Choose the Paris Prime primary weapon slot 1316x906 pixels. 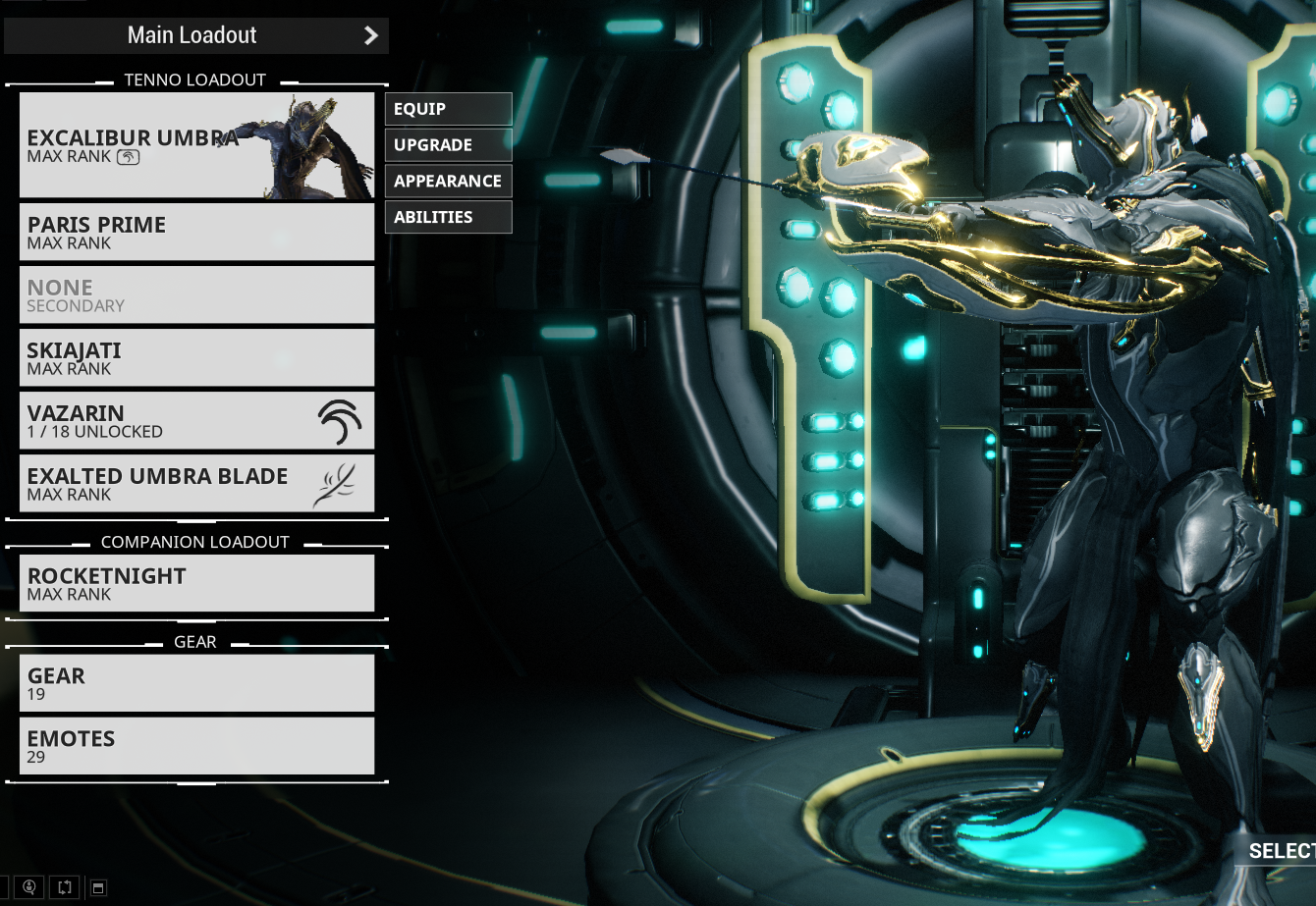tap(196, 232)
